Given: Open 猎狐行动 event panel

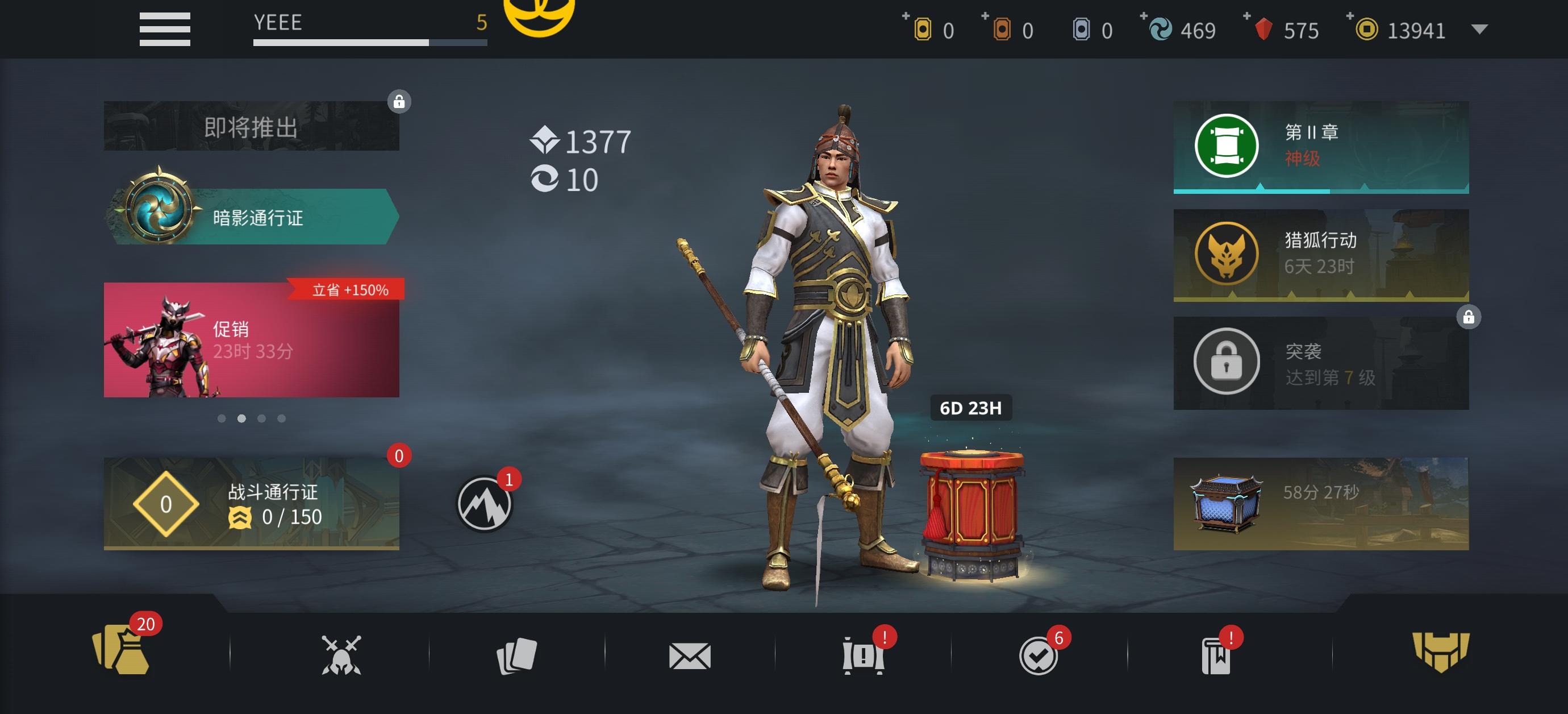Looking at the screenshot, I should coord(1318,255).
